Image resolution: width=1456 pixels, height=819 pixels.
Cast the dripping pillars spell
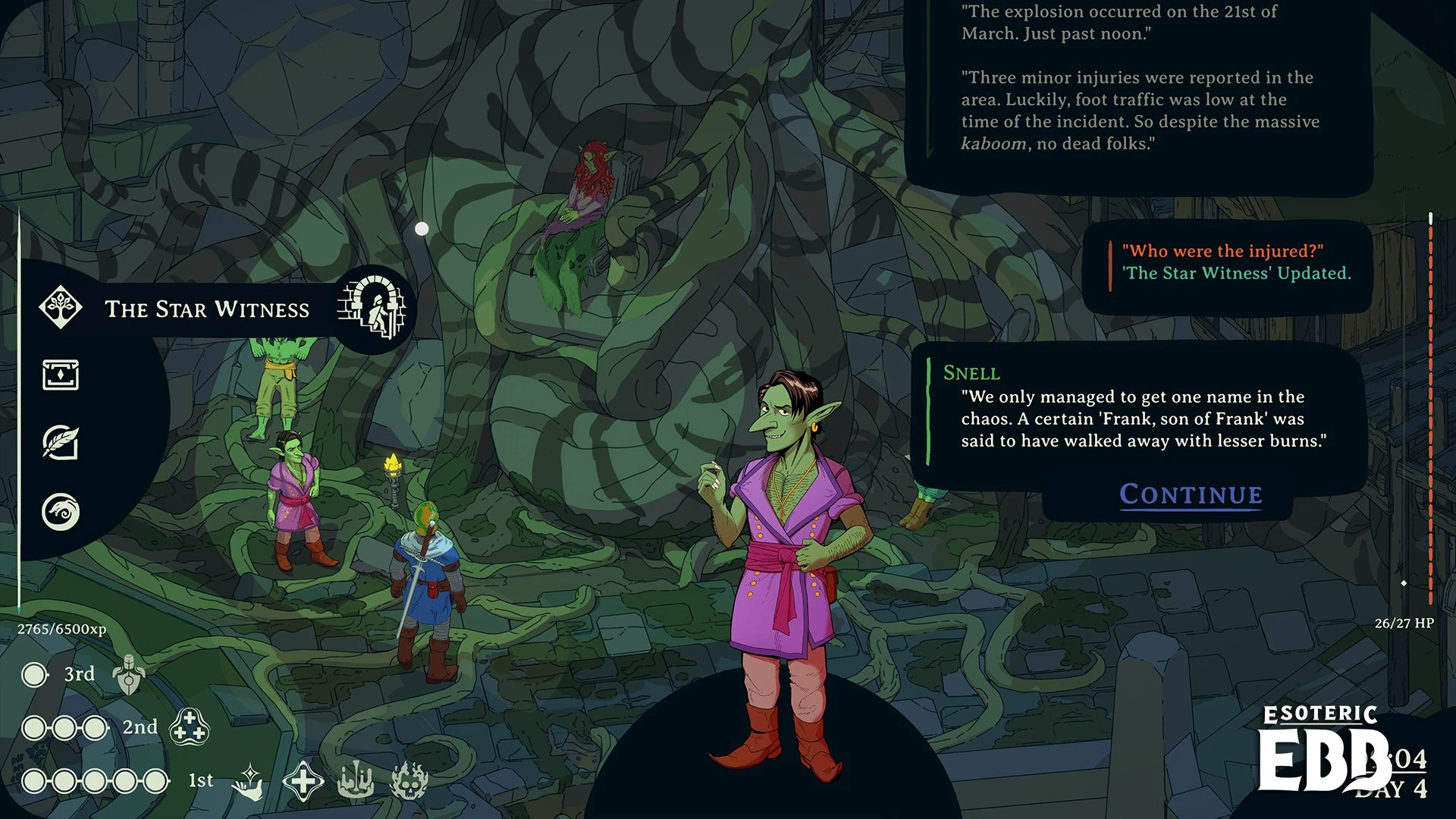pyautogui.click(x=355, y=781)
